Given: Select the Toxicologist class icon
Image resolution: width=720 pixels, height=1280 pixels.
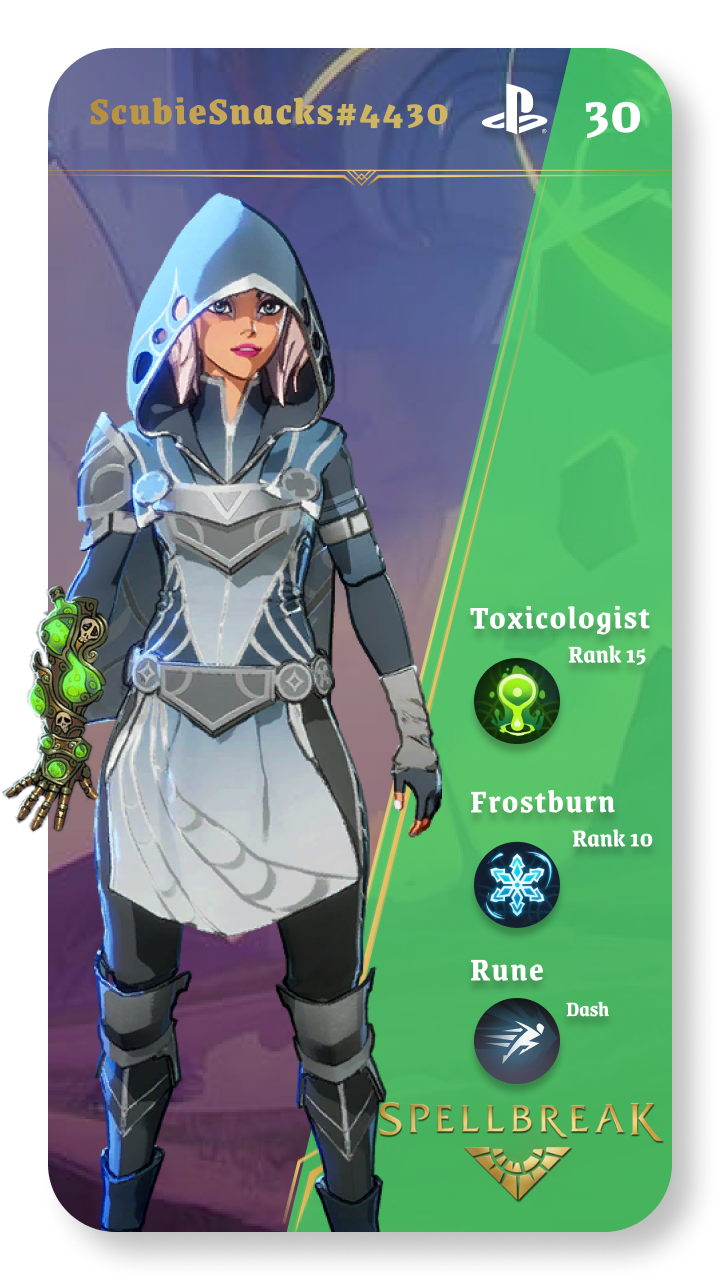Looking at the screenshot, I should [517, 701].
